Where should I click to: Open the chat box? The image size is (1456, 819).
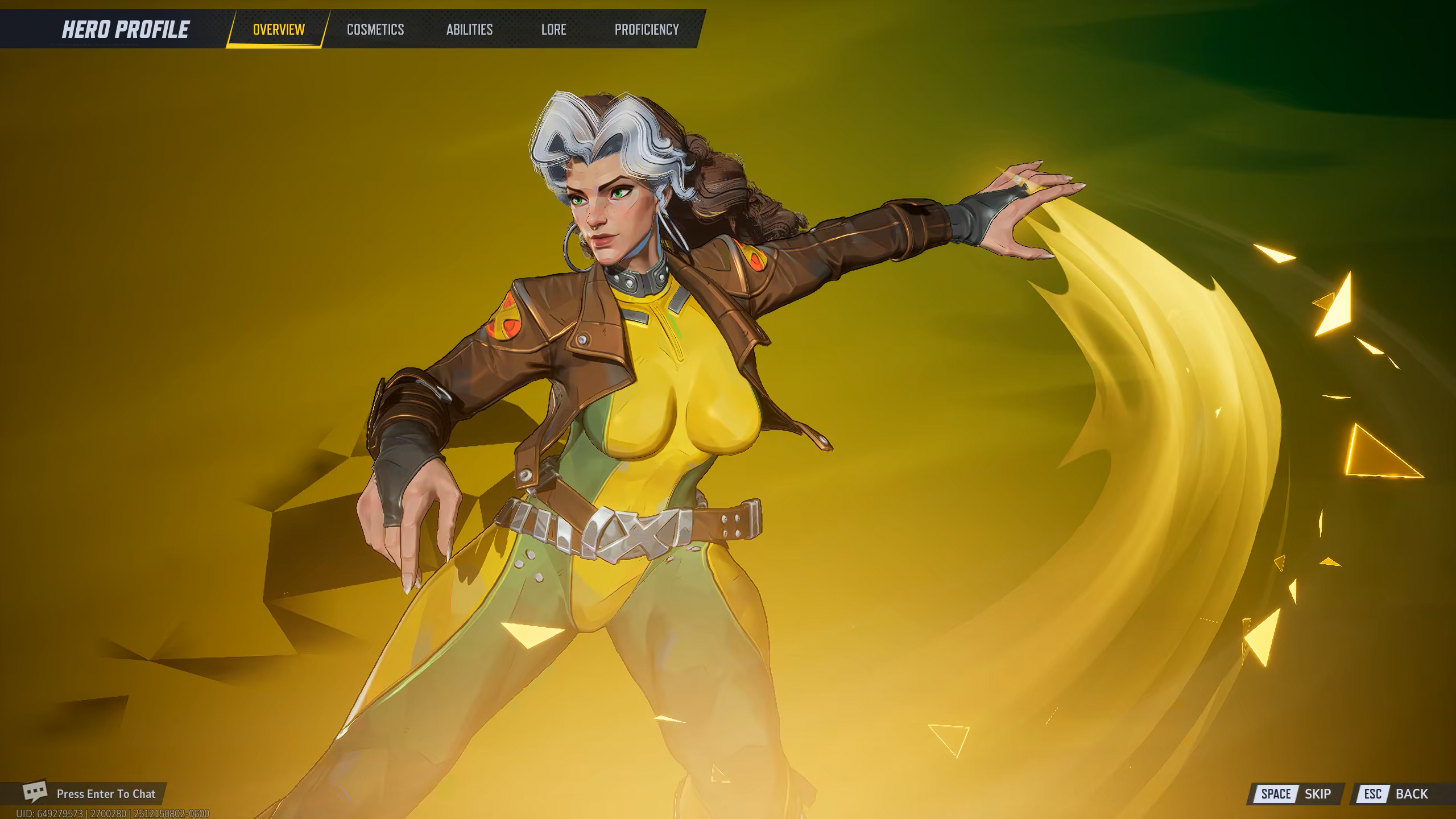91,793
